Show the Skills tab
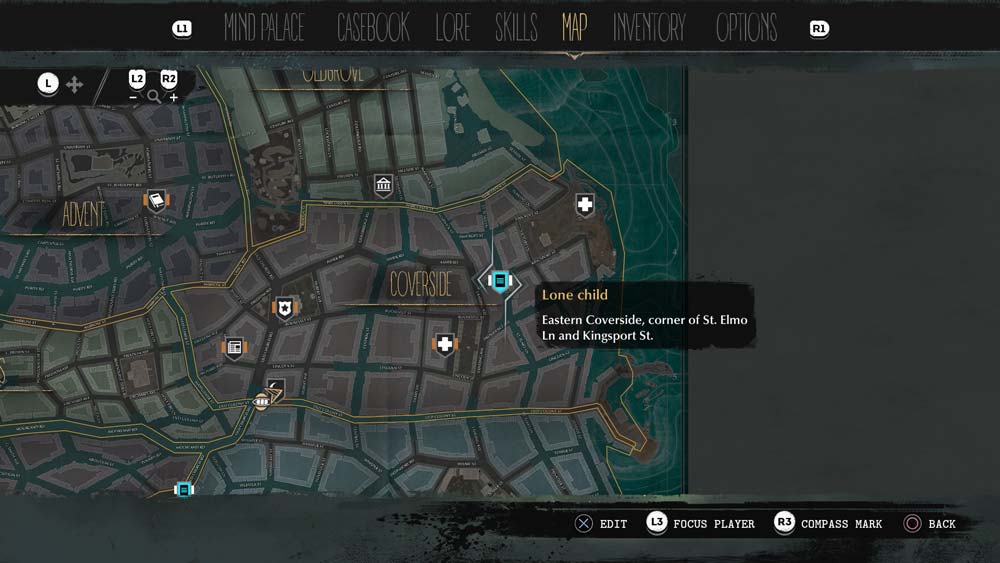This screenshot has height=563, width=1000. click(516, 28)
